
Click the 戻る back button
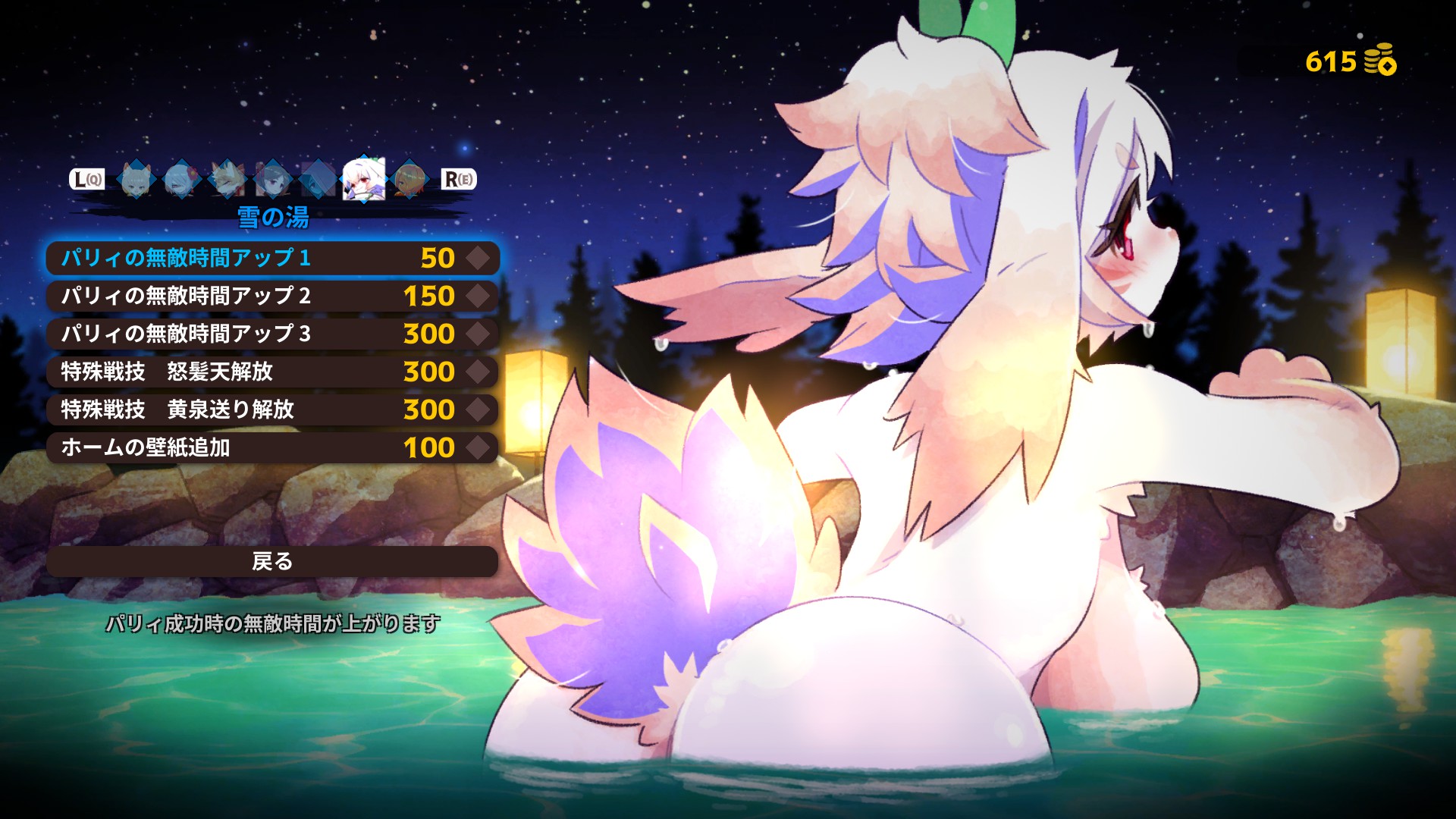(271, 562)
